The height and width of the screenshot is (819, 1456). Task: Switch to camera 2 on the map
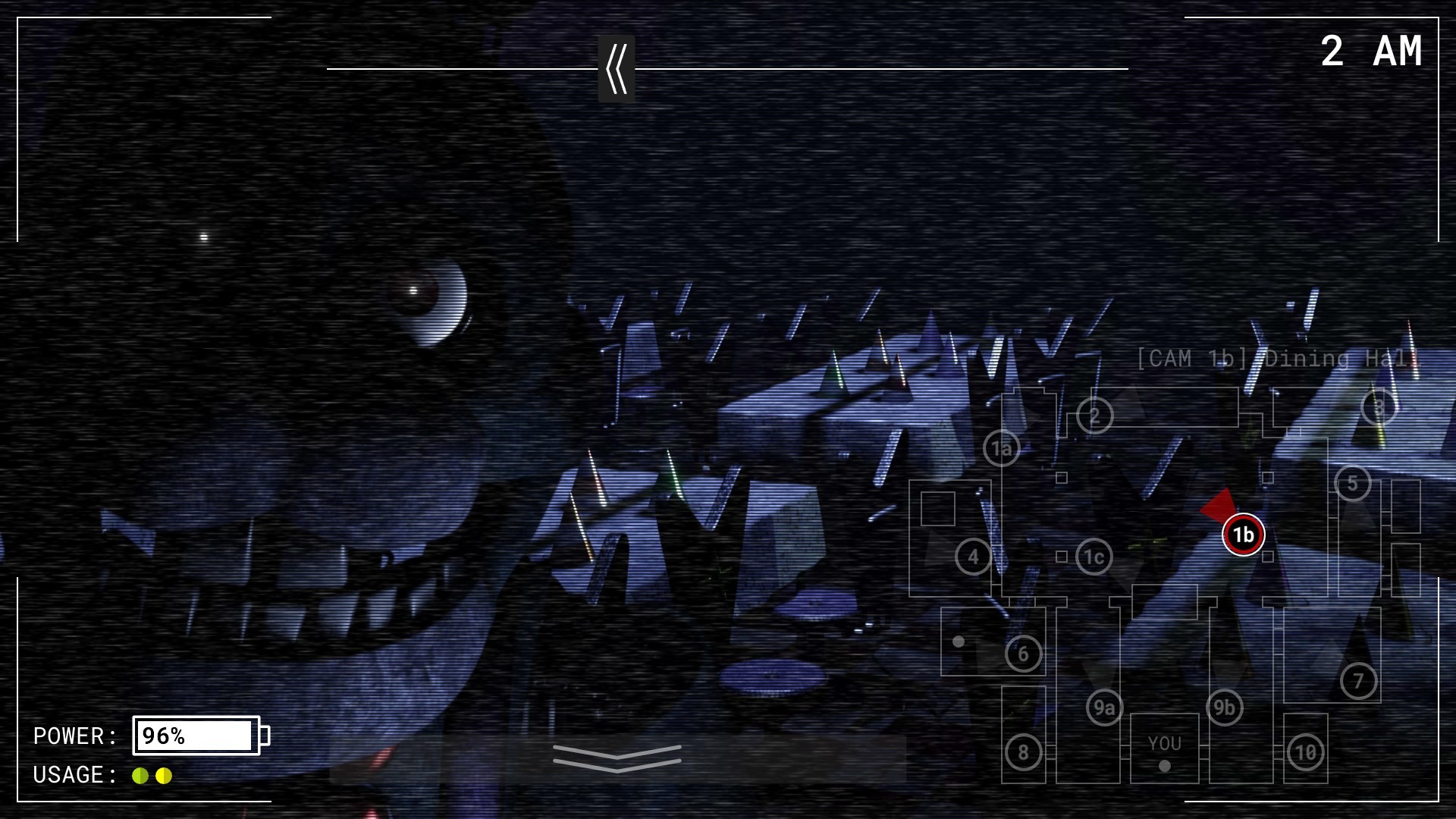[x=1094, y=414]
